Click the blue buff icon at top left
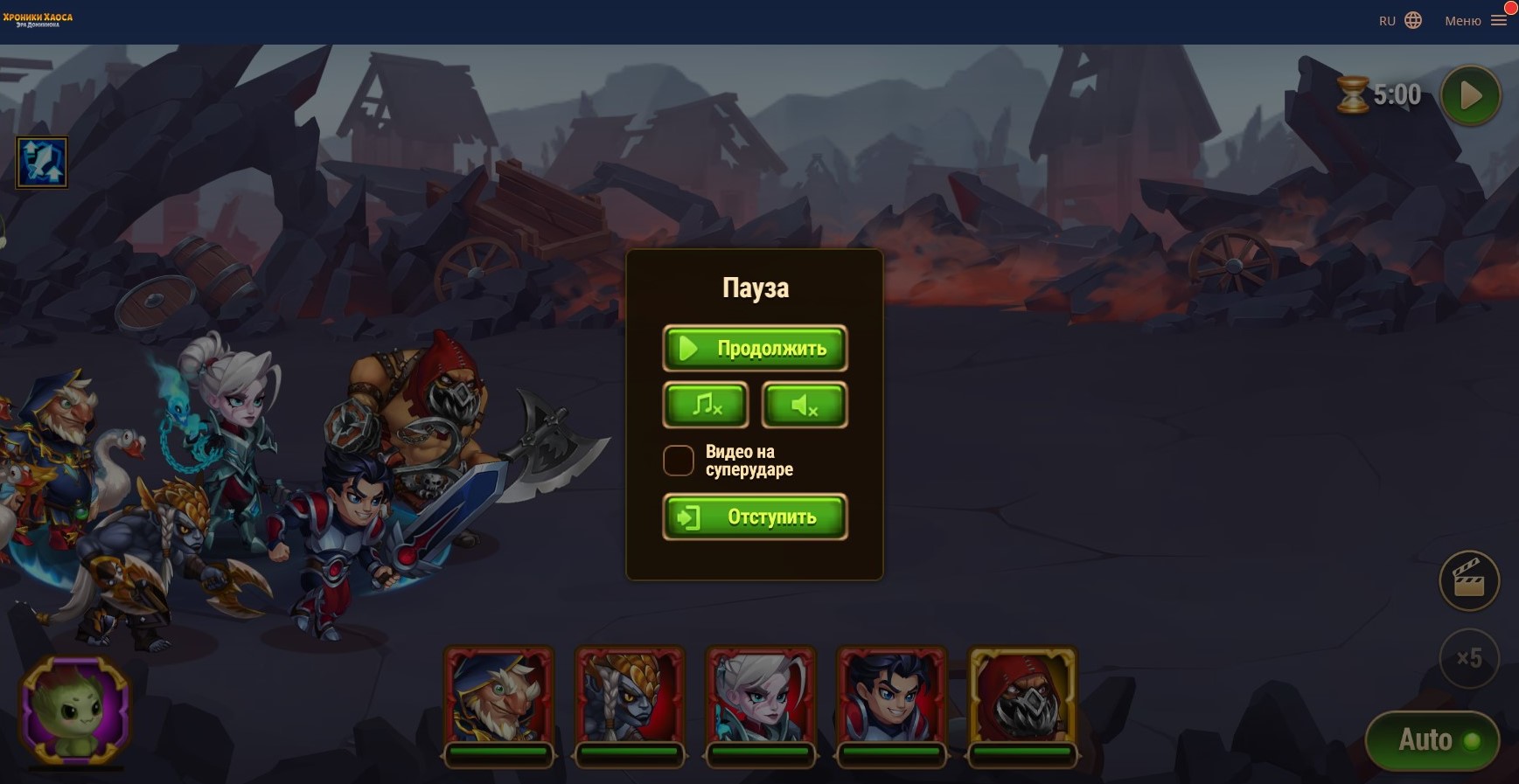 (42, 163)
